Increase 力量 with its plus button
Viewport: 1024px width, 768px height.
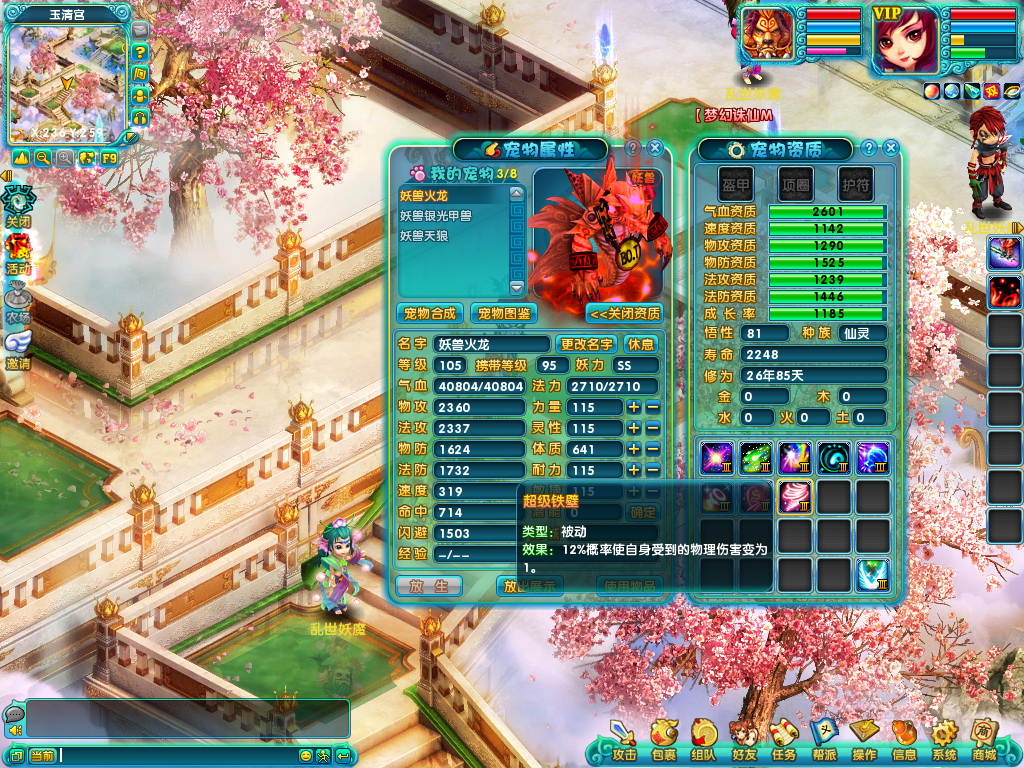point(633,407)
